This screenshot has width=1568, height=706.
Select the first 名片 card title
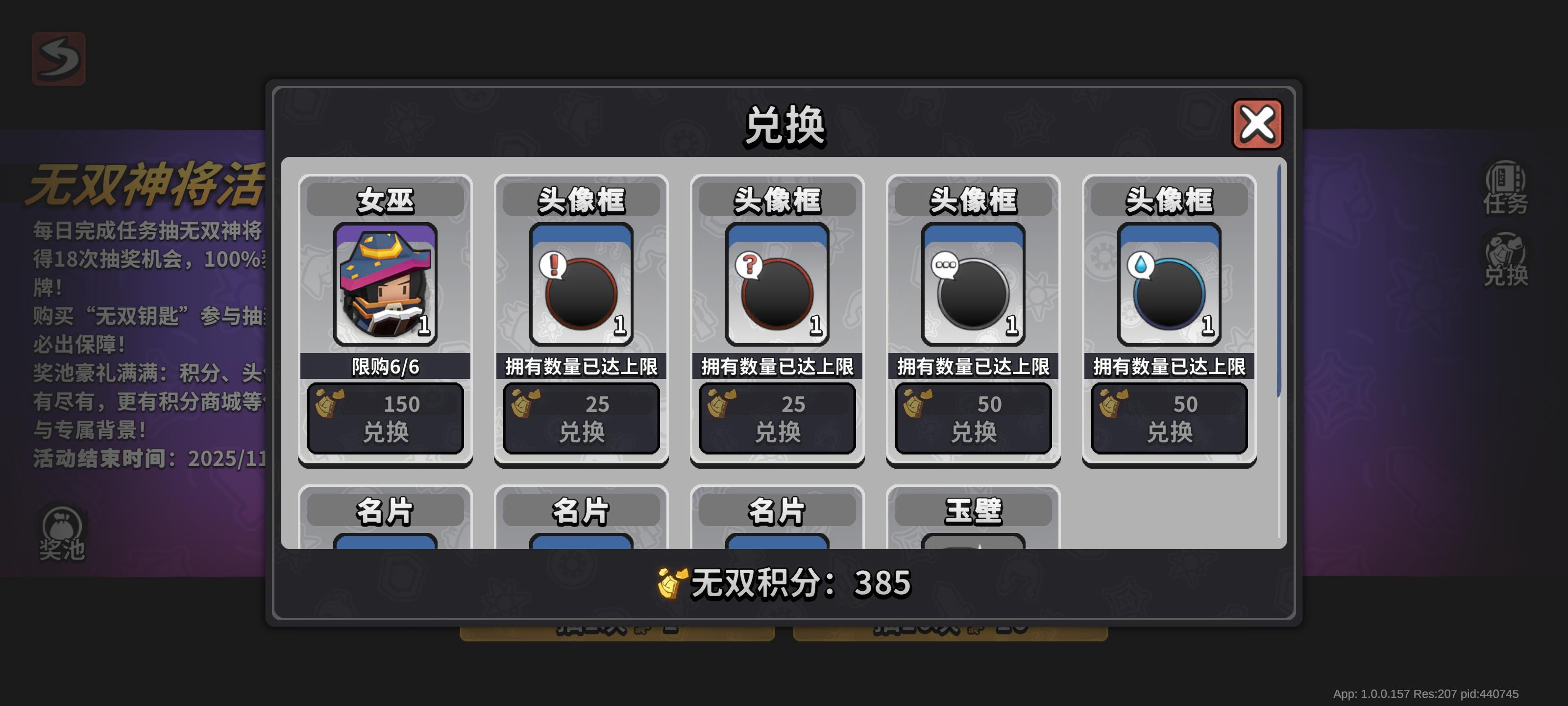pyautogui.click(x=386, y=512)
